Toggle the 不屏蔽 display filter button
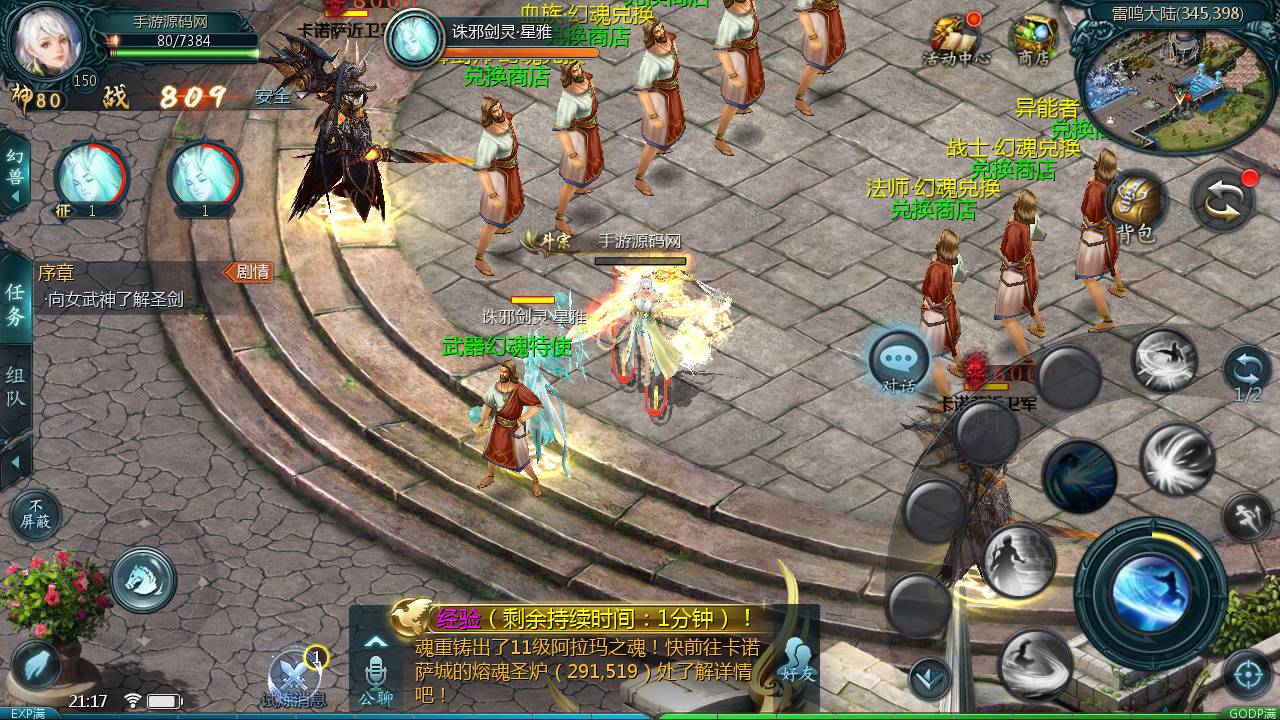 click(x=36, y=515)
